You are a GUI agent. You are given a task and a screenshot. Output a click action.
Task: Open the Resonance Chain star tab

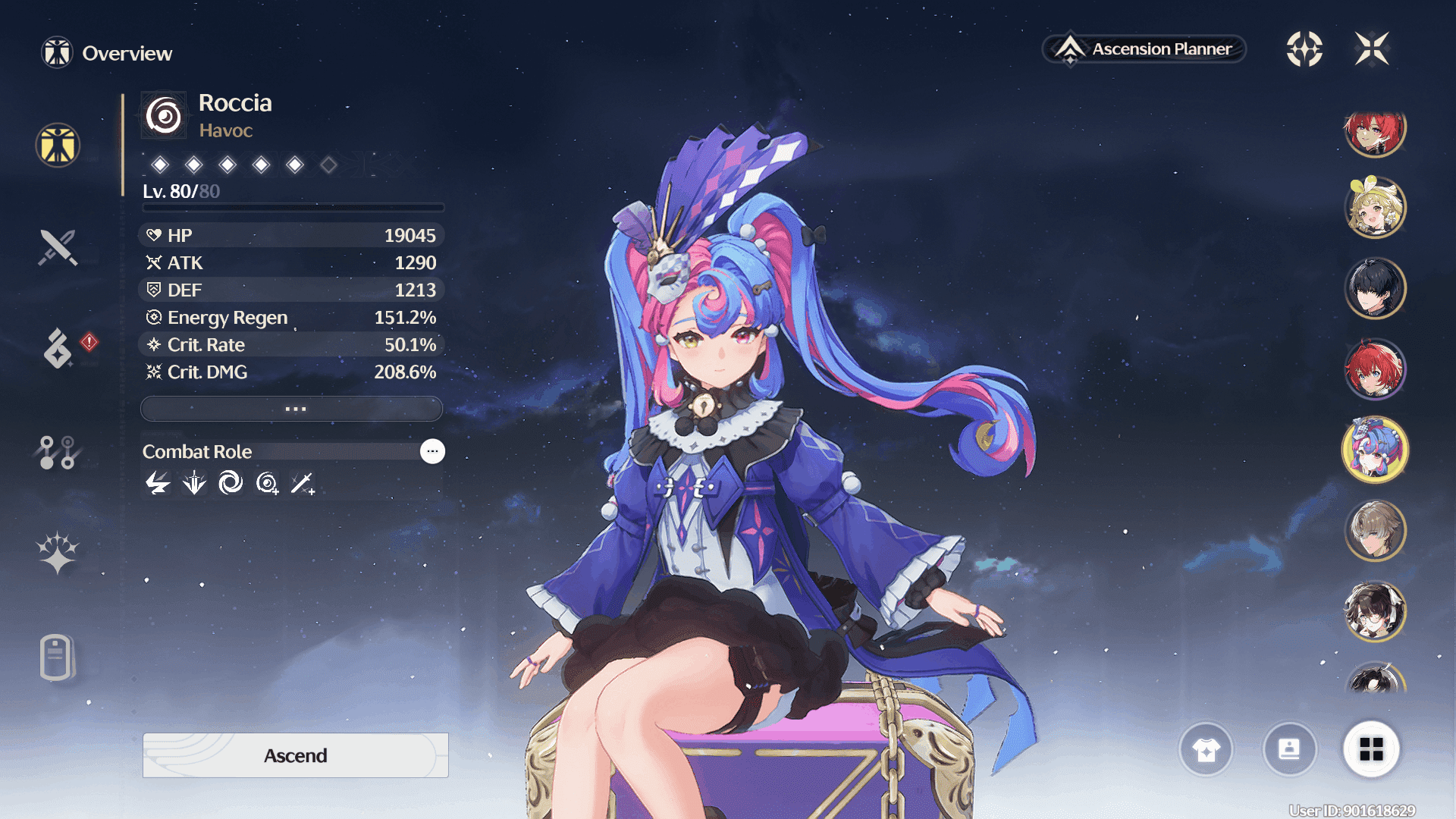(x=58, y=552)
